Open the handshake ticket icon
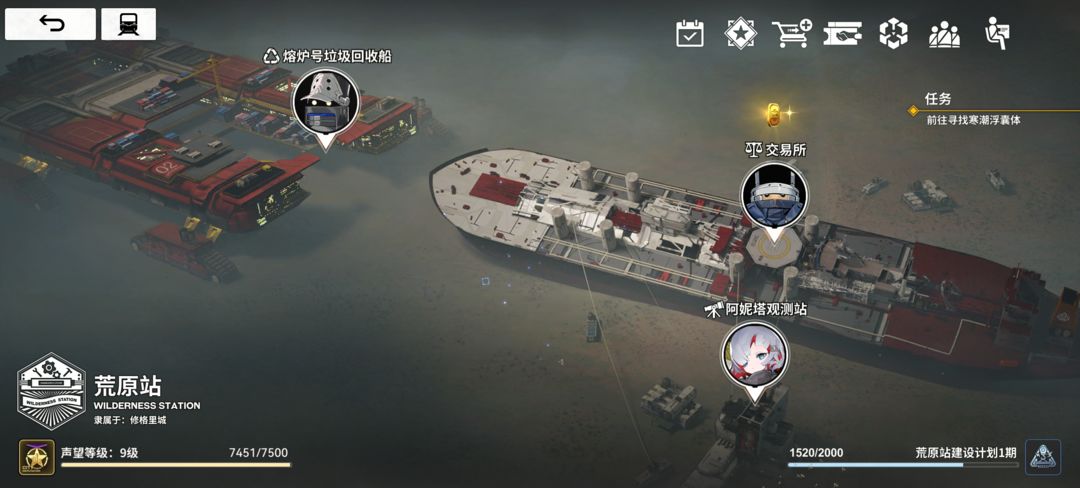This screenshot has height=488, width=1080. 842,34
